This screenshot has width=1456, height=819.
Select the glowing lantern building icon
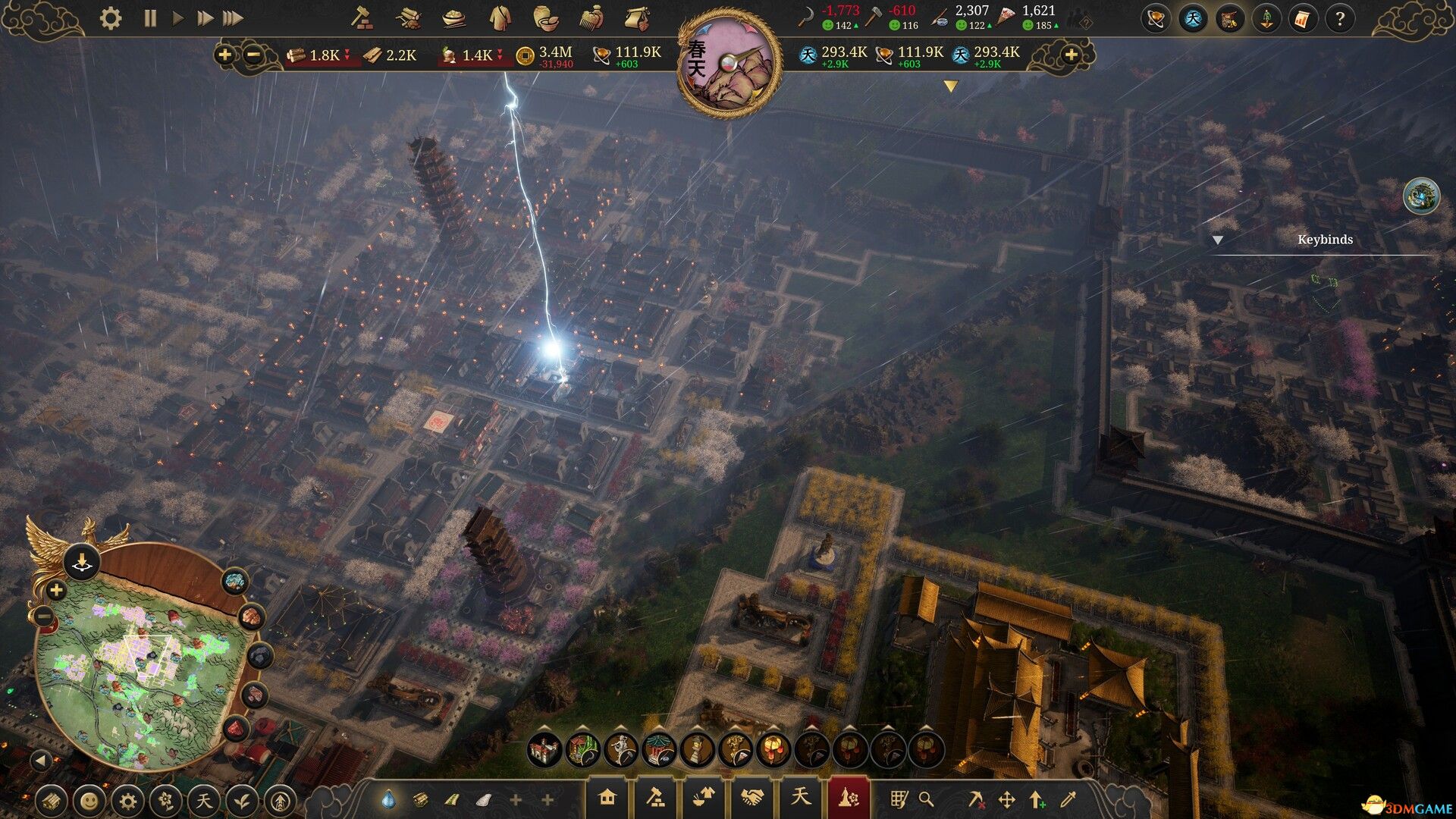(773, 750)
